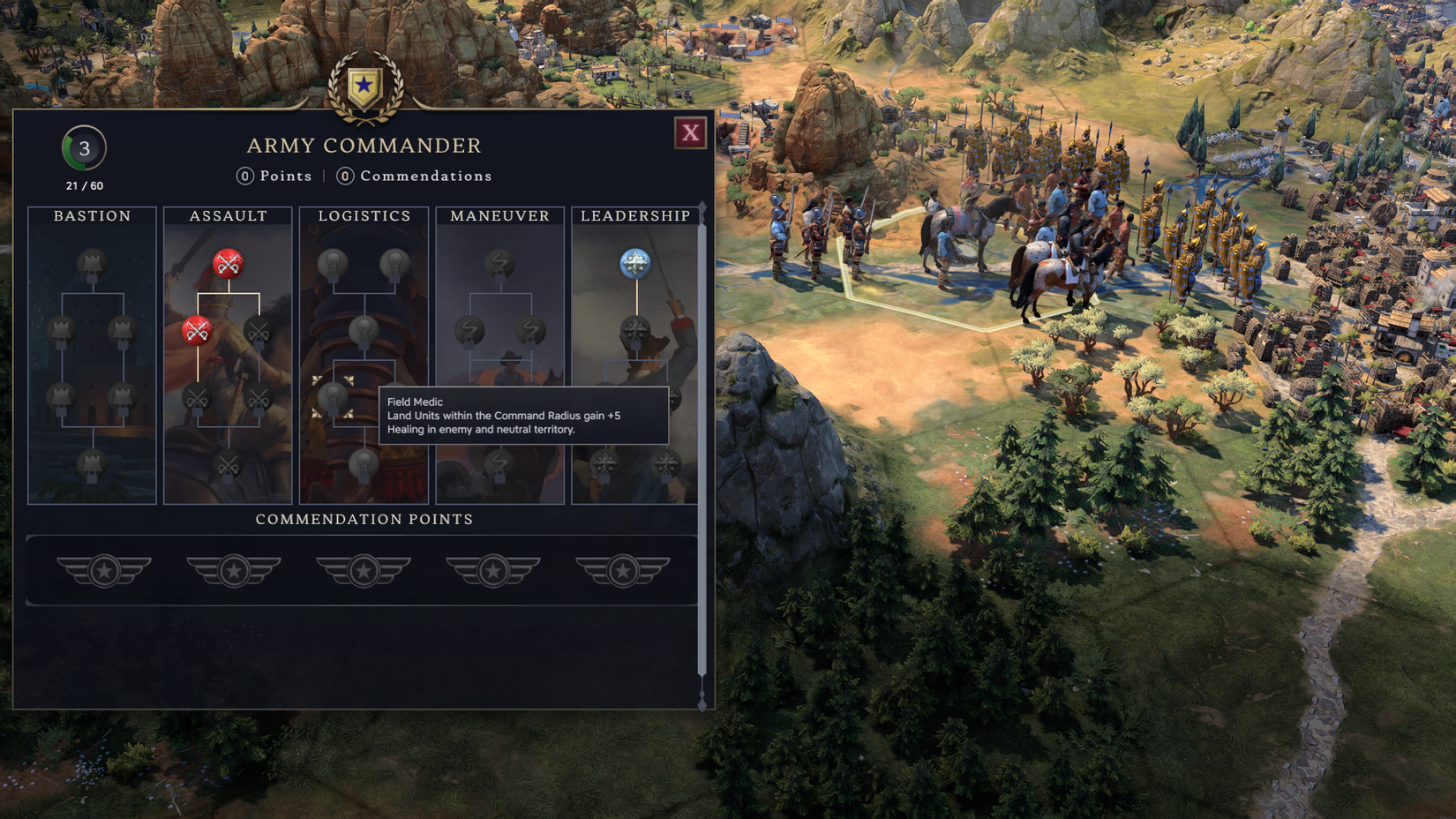Screen dimensions: 1456x819
Task: Click the MANEUVER column header
Action: coord(499,214)
